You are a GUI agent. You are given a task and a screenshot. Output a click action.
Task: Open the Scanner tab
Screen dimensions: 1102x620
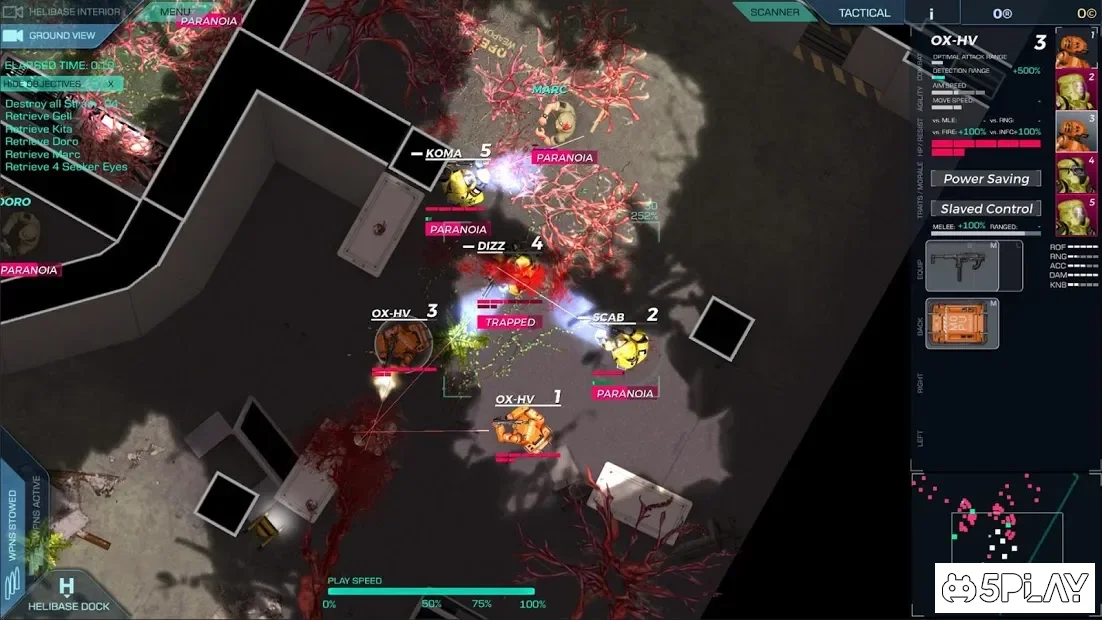click(x=774, y=12)
